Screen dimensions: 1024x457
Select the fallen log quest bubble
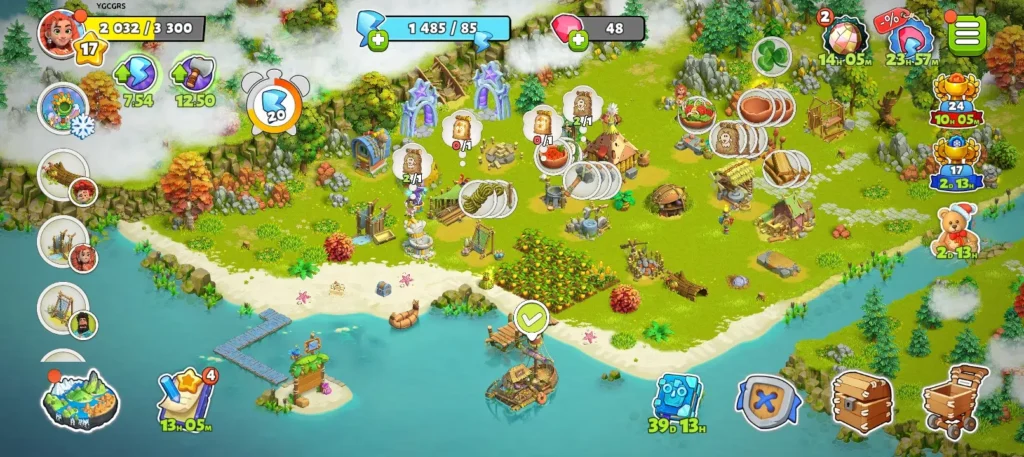point(63,175)
